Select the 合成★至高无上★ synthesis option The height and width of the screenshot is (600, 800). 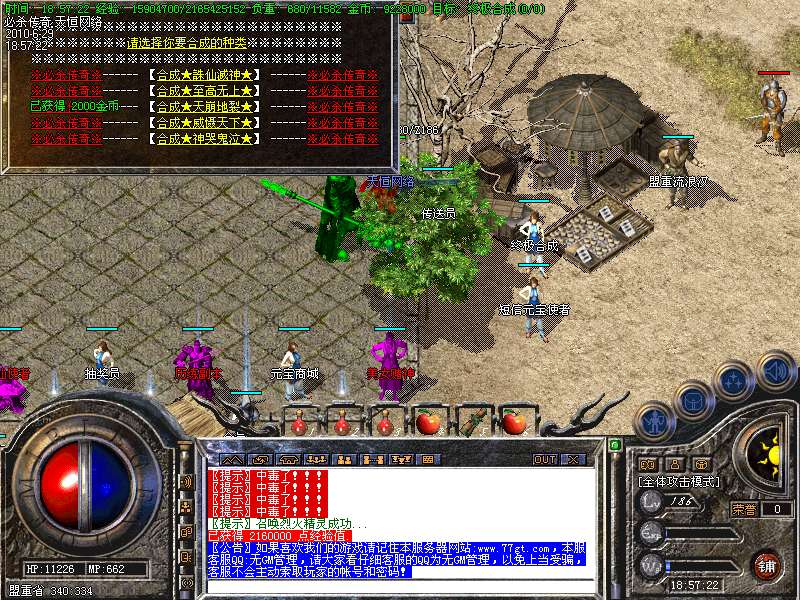pyautogui.click(x=204, y=91)
